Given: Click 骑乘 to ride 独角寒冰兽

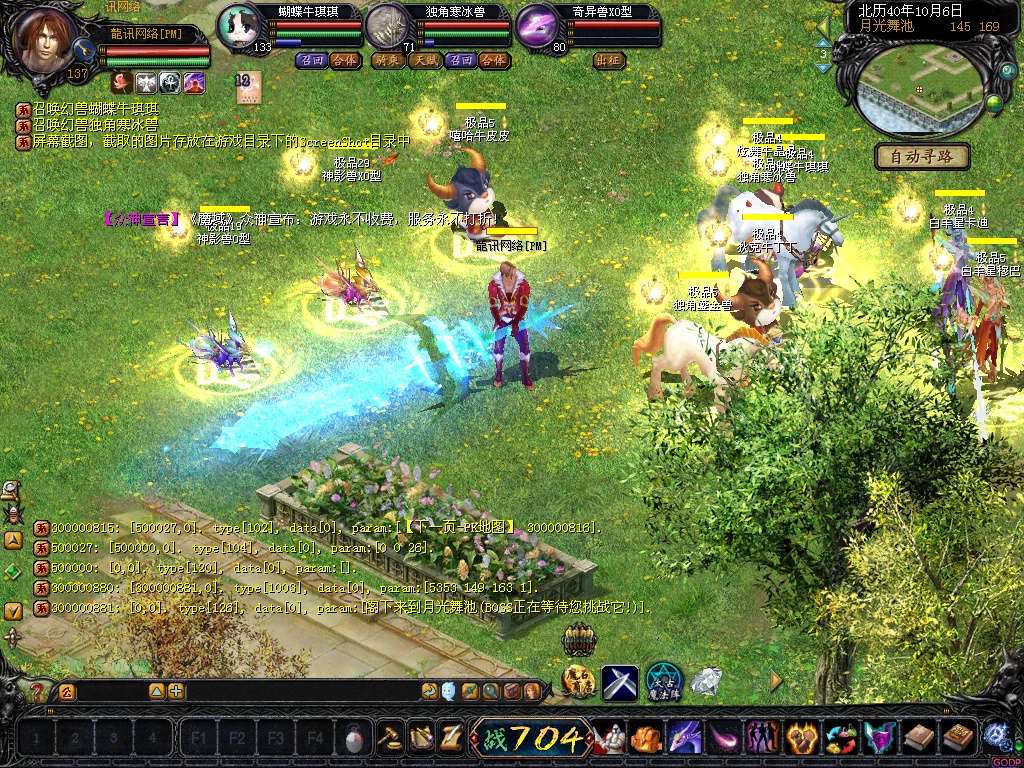Looking at the screenshot, I should tap(387, 60).
